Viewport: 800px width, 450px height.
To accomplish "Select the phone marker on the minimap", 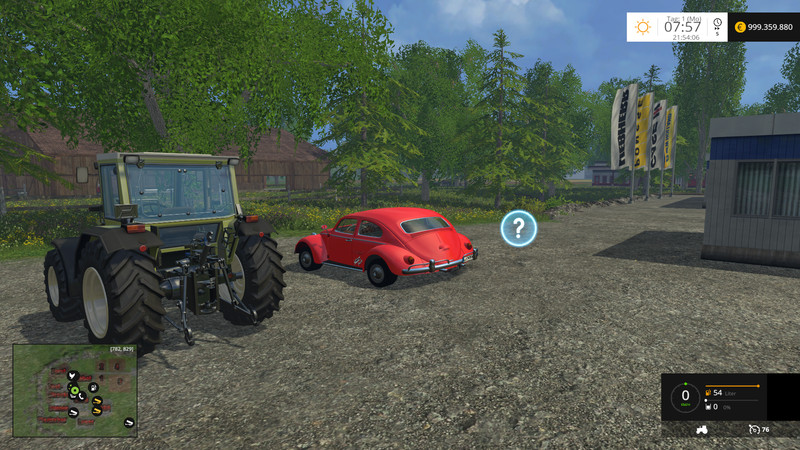I will coord(82,394).
